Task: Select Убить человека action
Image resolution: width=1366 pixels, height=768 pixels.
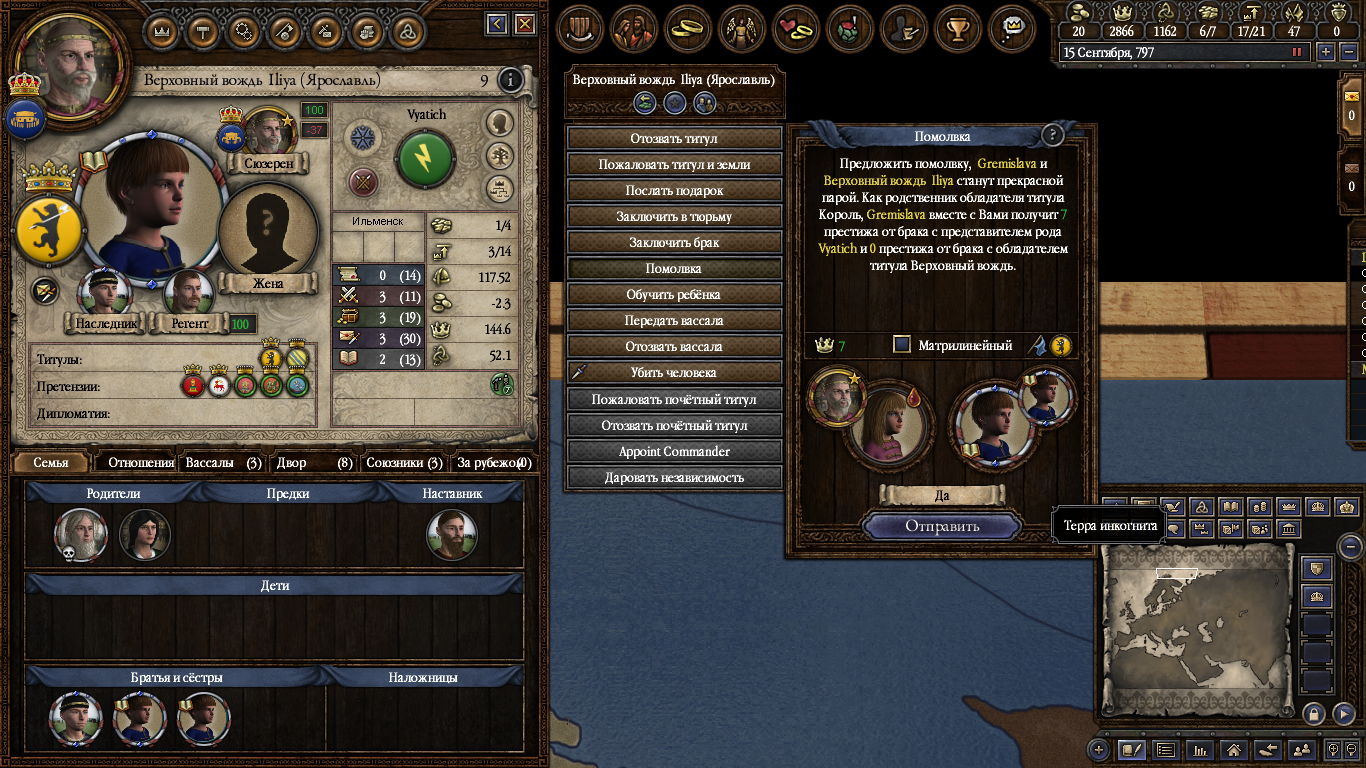Action: coord(674,372)
